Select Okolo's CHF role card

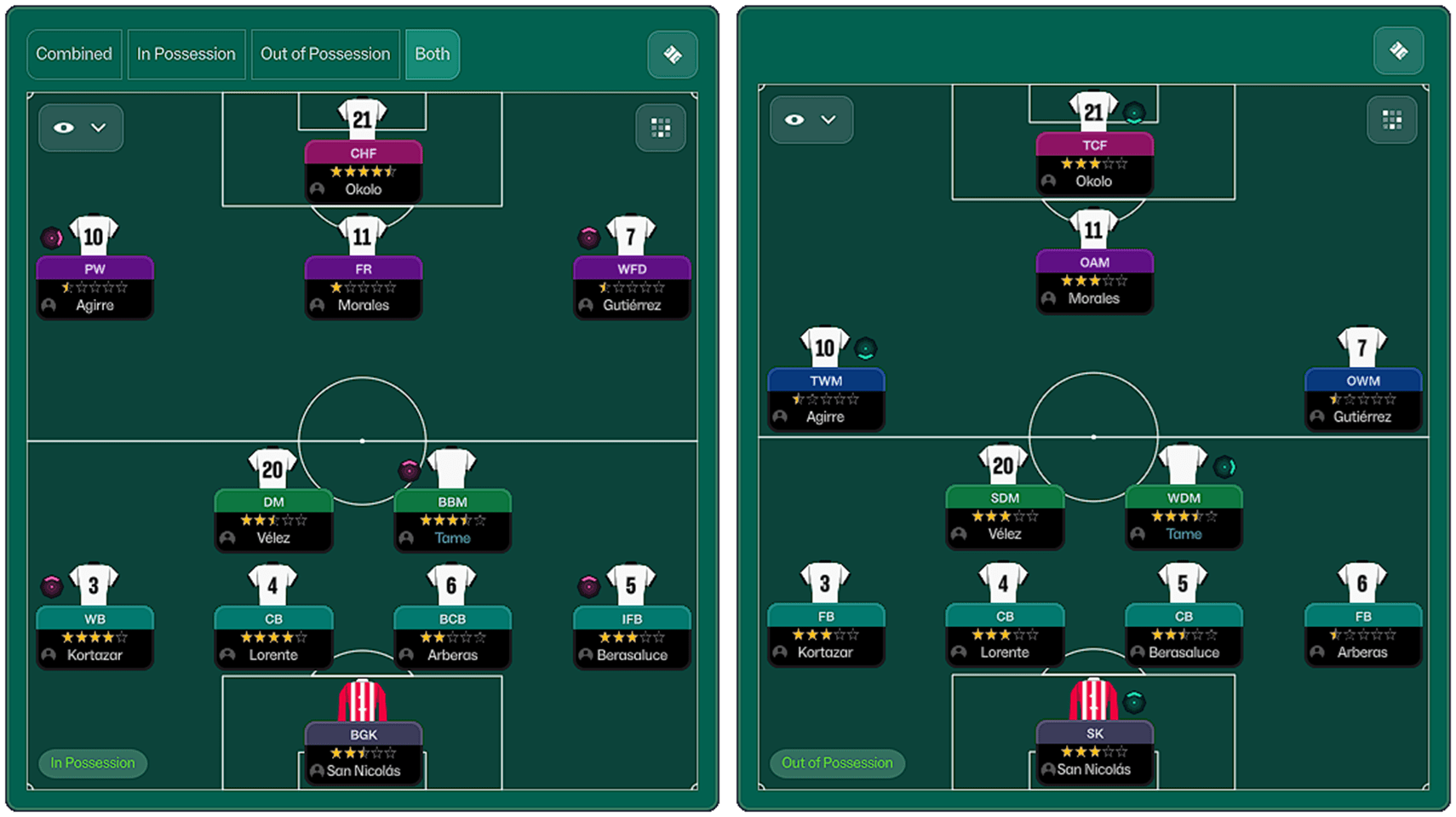[x=364, y=171]
